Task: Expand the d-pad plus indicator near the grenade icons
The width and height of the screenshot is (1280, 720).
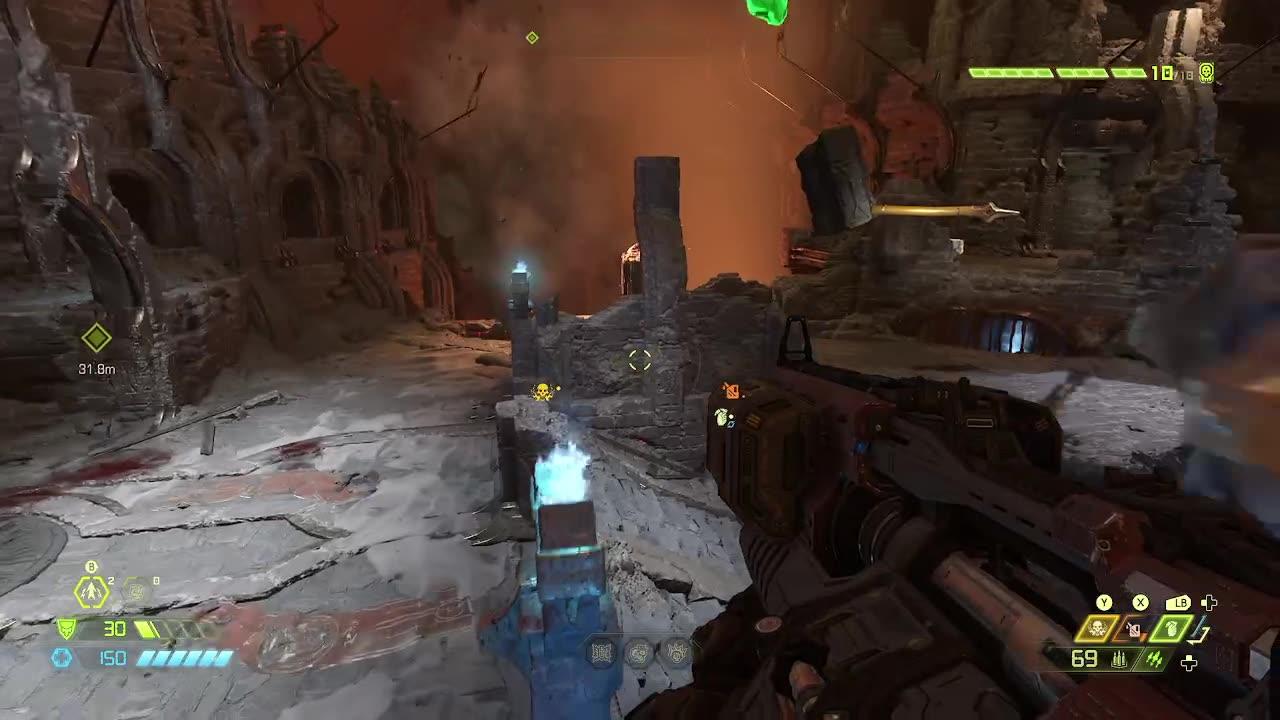Action: click(x=1209, y=602)
